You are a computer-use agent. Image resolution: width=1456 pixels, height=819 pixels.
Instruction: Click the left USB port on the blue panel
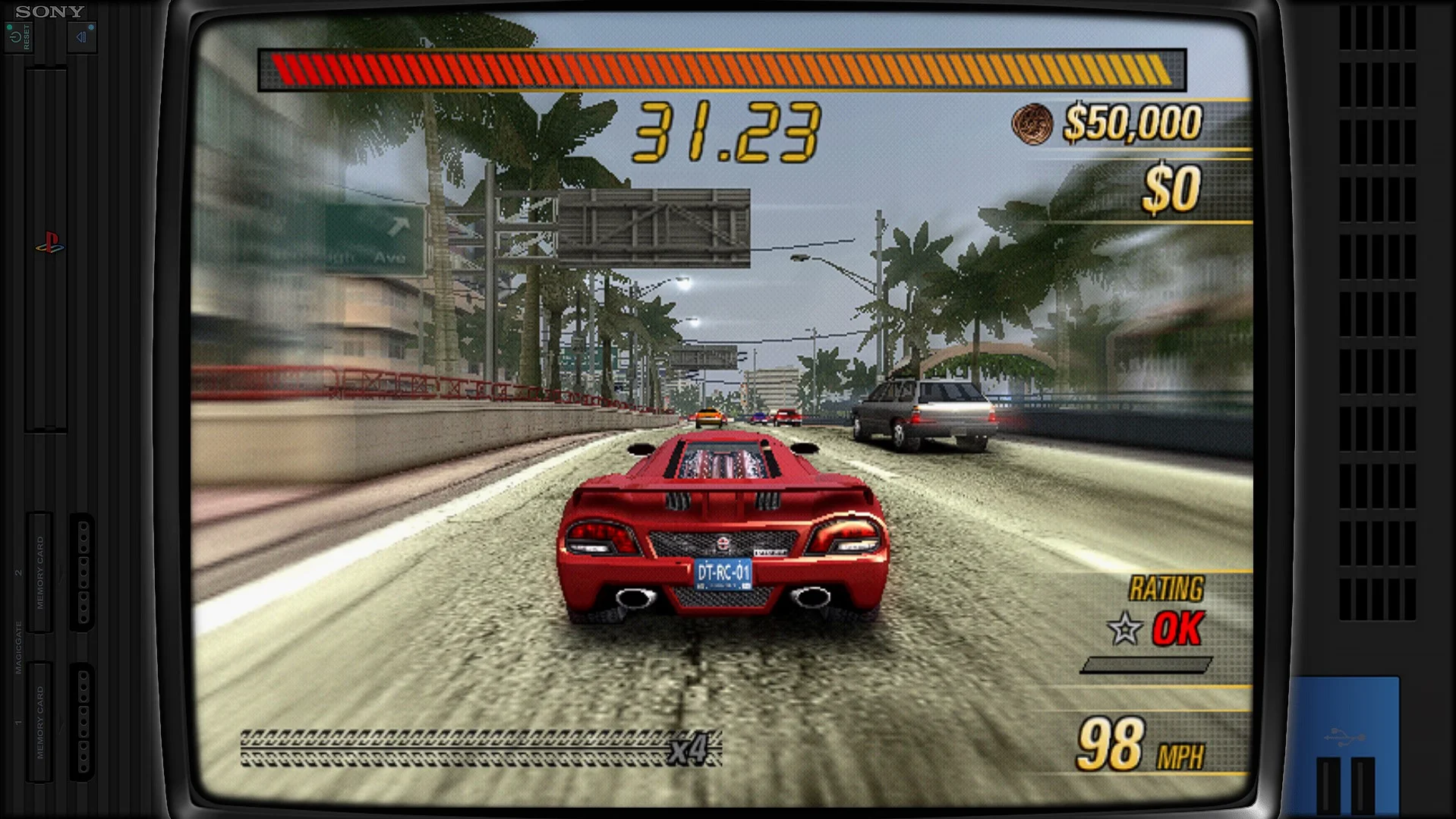coord(1328,786)
